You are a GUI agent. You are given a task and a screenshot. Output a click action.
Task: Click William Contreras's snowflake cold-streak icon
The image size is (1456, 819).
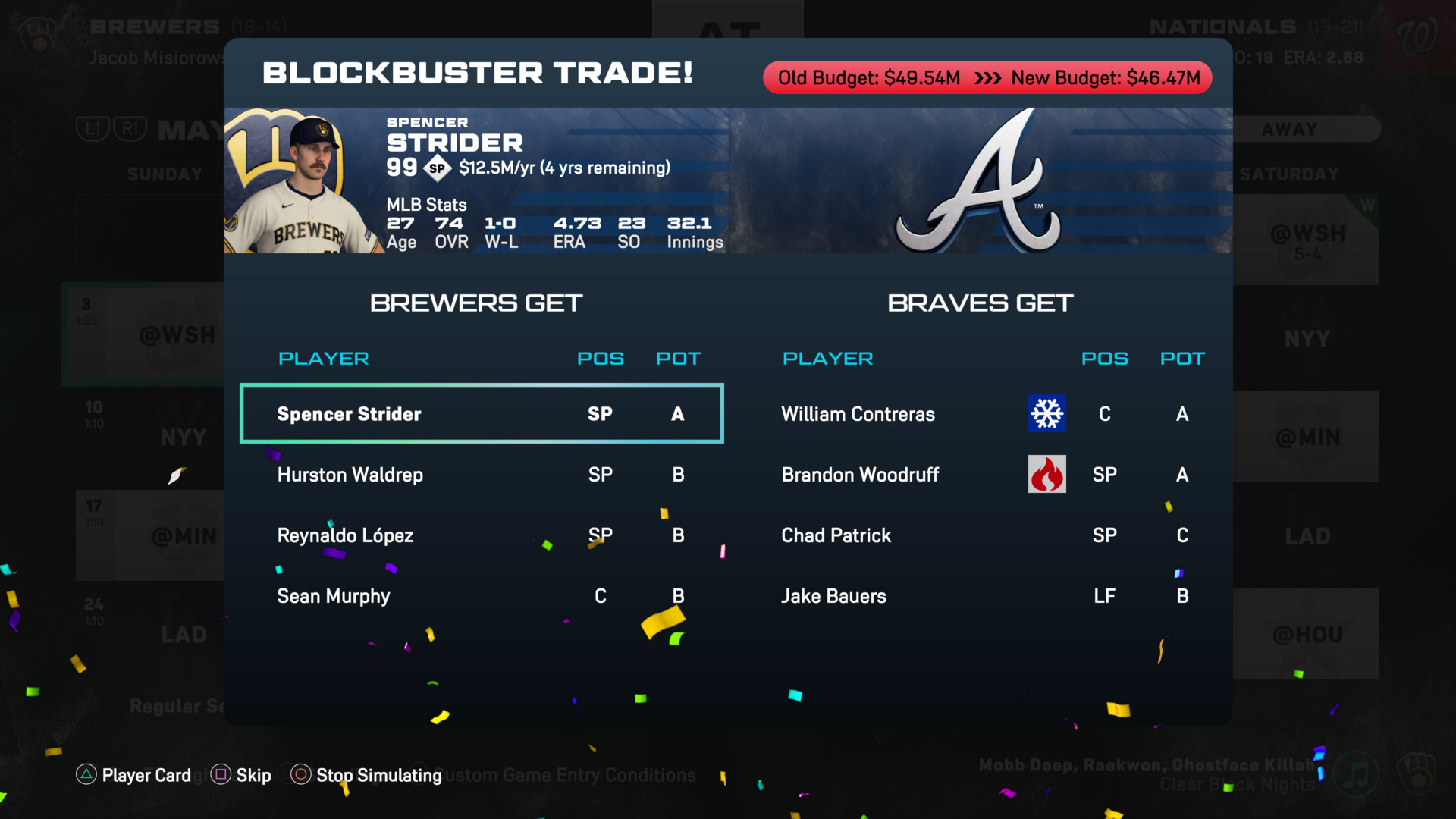pyautogui.click(x=1046, y=413)
